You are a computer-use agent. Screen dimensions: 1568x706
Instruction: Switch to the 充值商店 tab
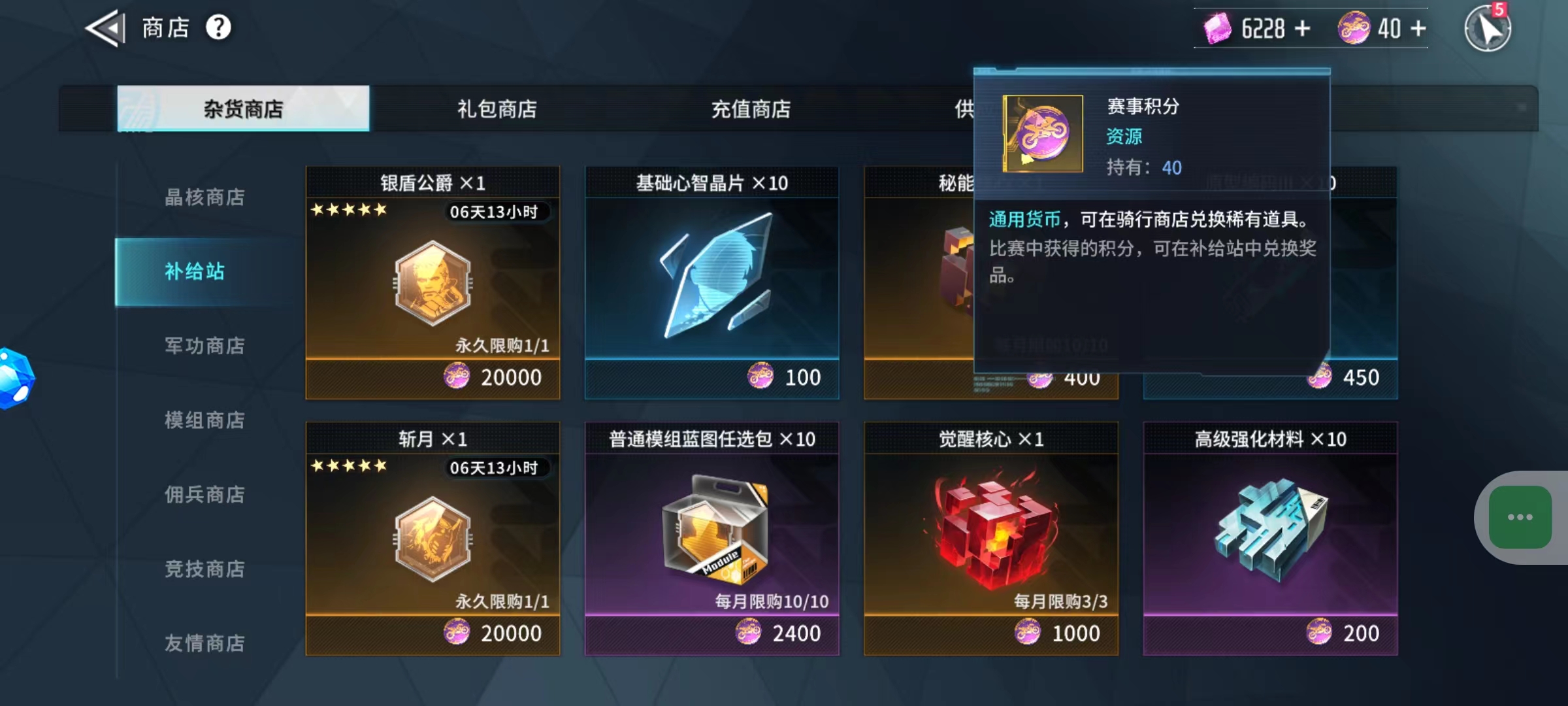coord(750,109)
